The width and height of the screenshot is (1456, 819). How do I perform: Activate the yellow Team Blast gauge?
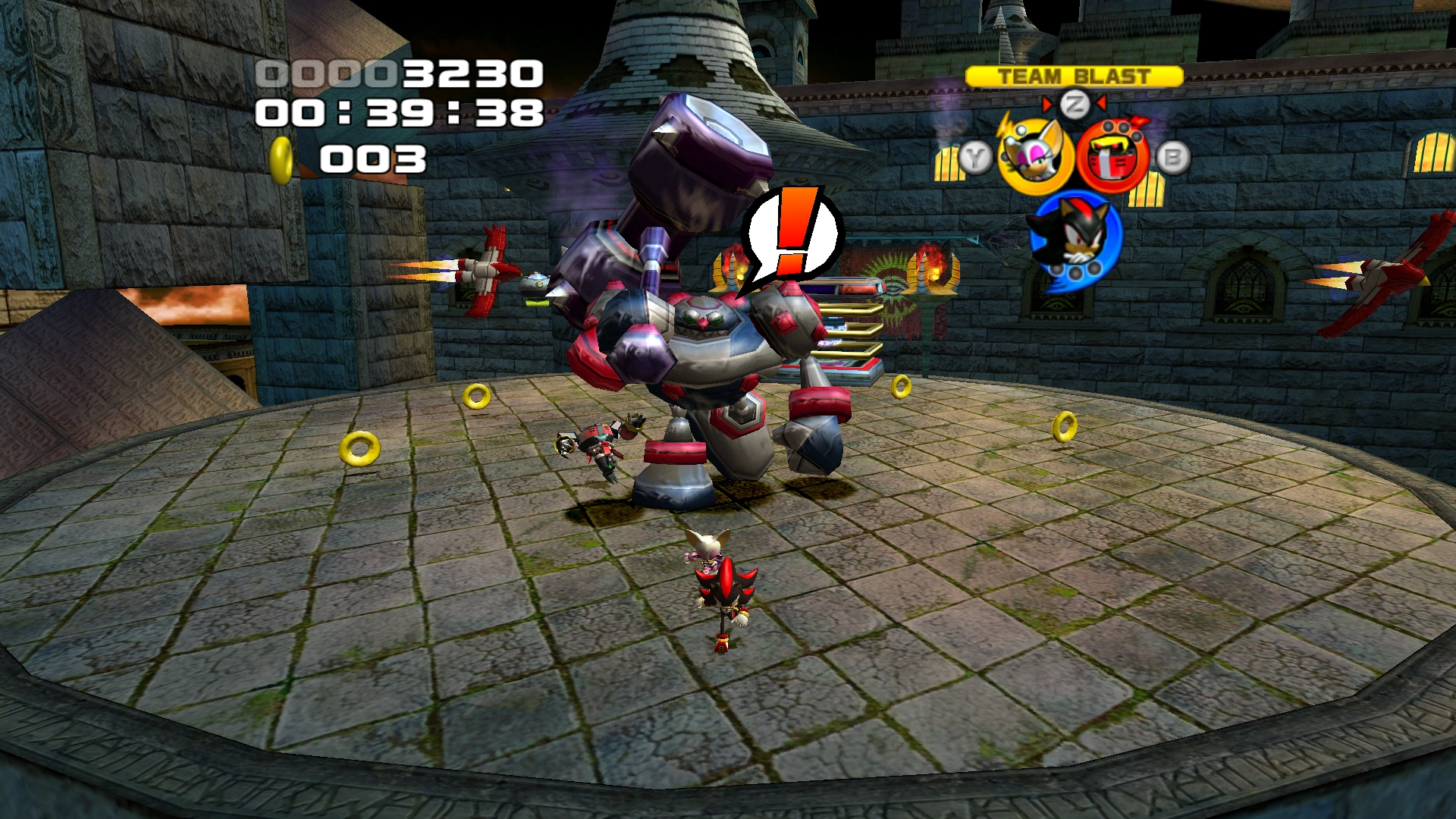click(1074, 77)
